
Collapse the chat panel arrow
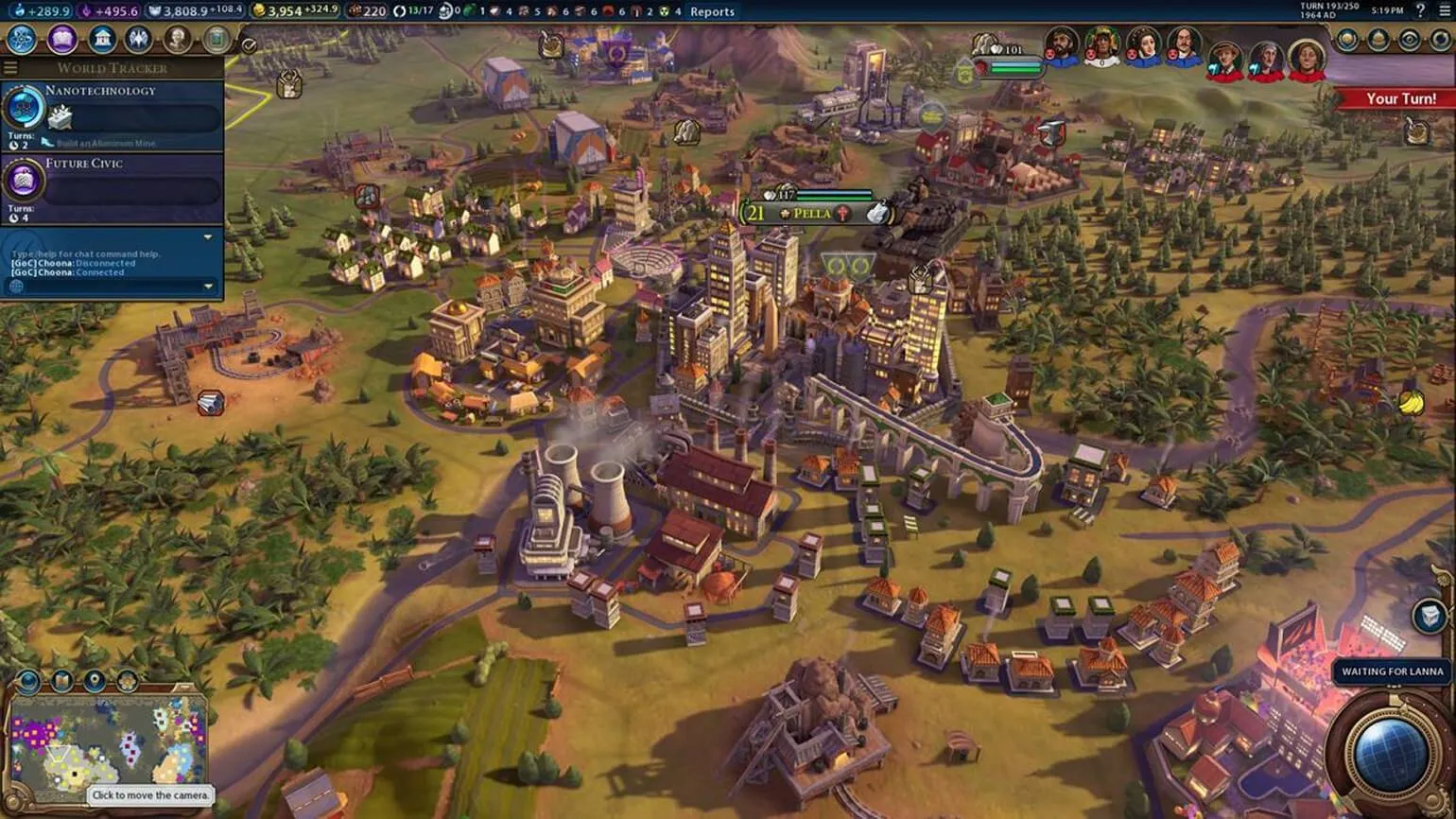pos(208,237)
